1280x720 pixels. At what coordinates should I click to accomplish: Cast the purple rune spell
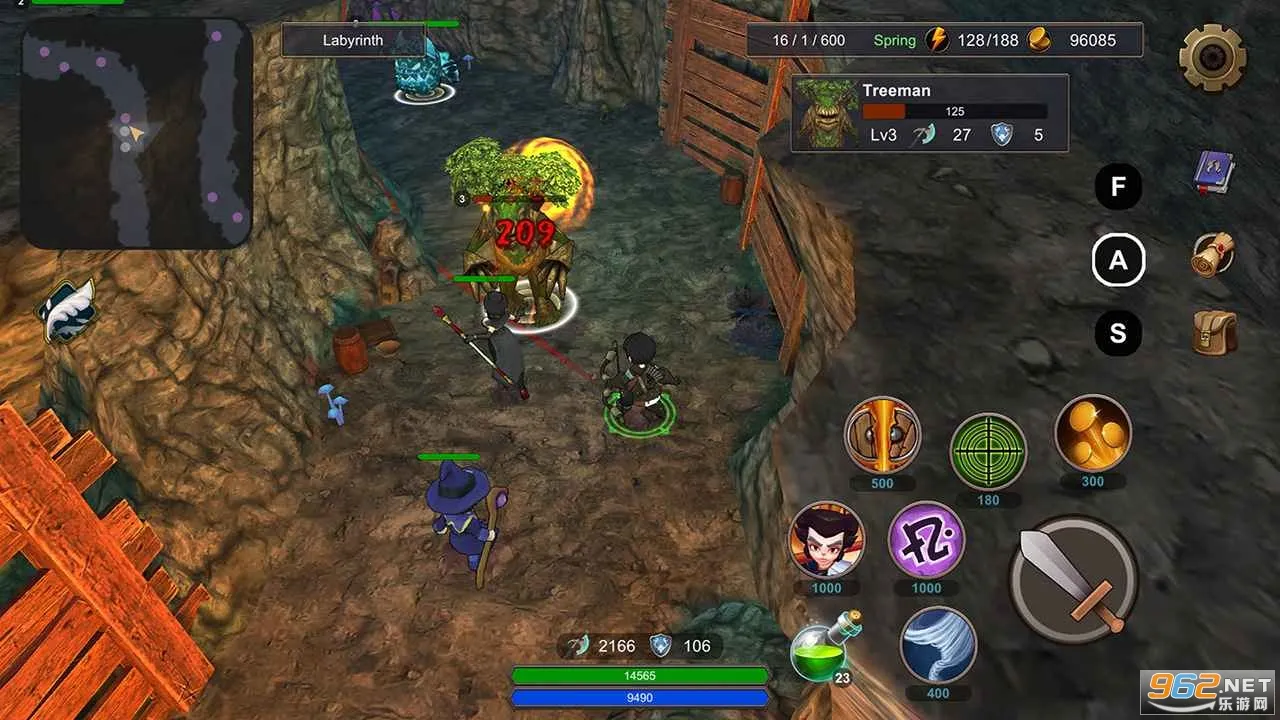[x=926, y=540]
